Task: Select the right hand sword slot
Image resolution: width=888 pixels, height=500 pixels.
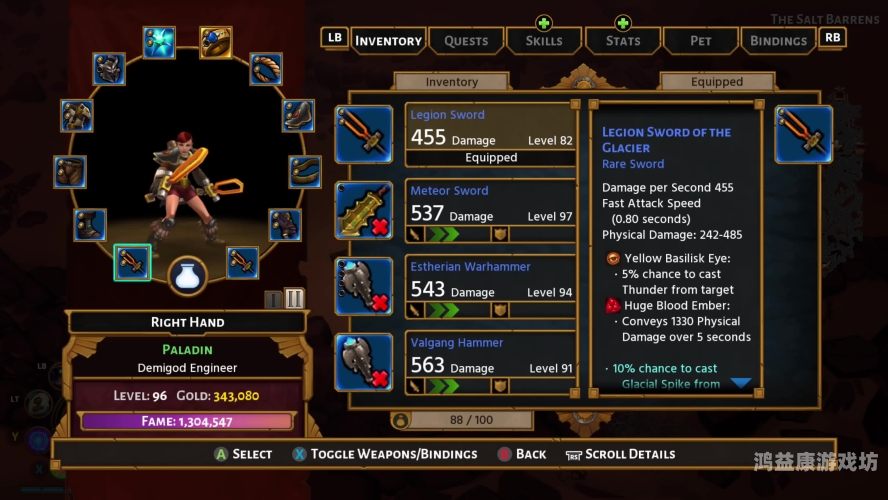Action: 132,263
